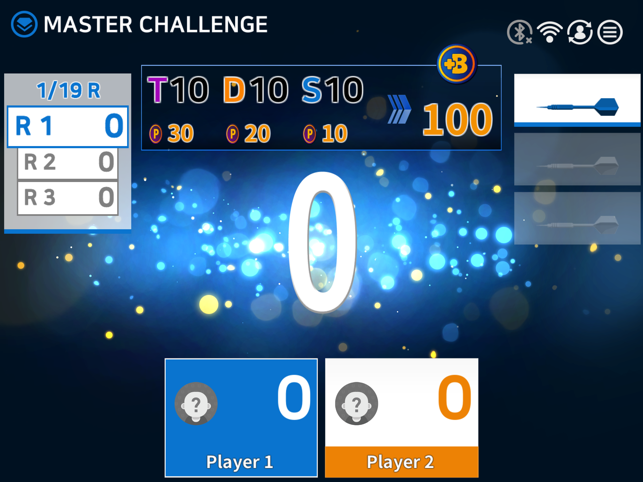This screenshot has width=643, height=482.
Task: Tap the orange bonus B badge
Action: click(457, 64)
